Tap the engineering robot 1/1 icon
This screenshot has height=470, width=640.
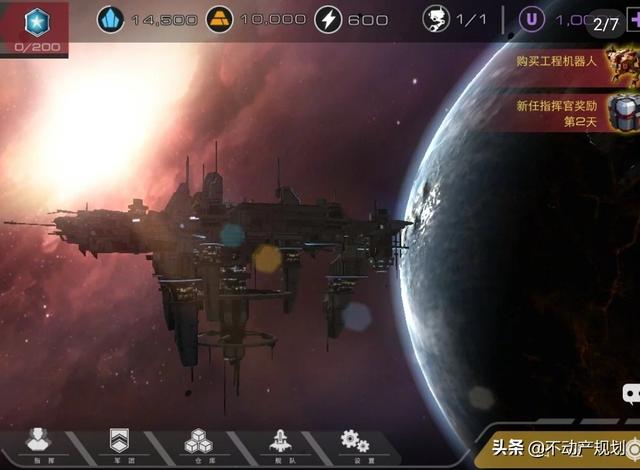(x=436, y=18)
